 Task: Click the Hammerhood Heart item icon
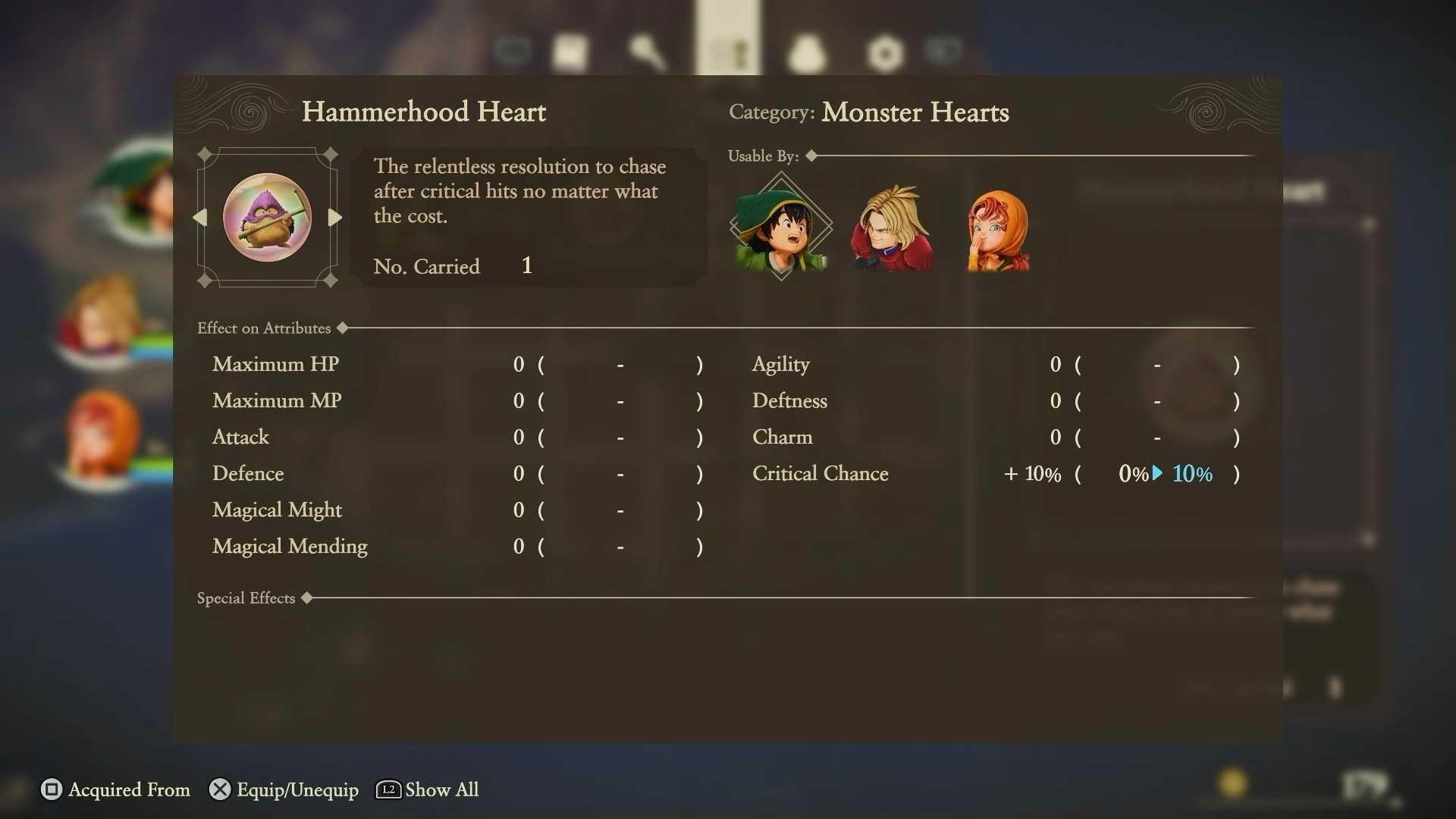coord(267,218)
